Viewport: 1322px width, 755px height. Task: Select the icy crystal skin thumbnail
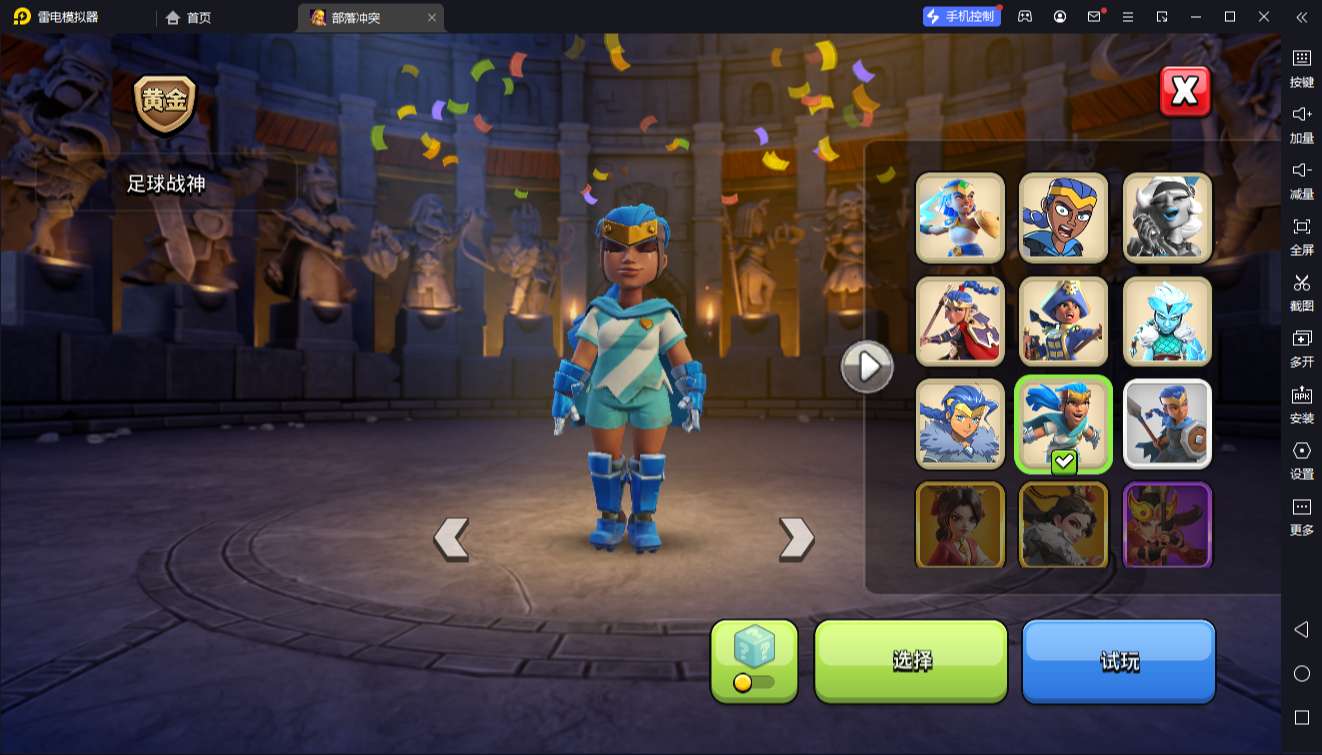pos(1167,321)
